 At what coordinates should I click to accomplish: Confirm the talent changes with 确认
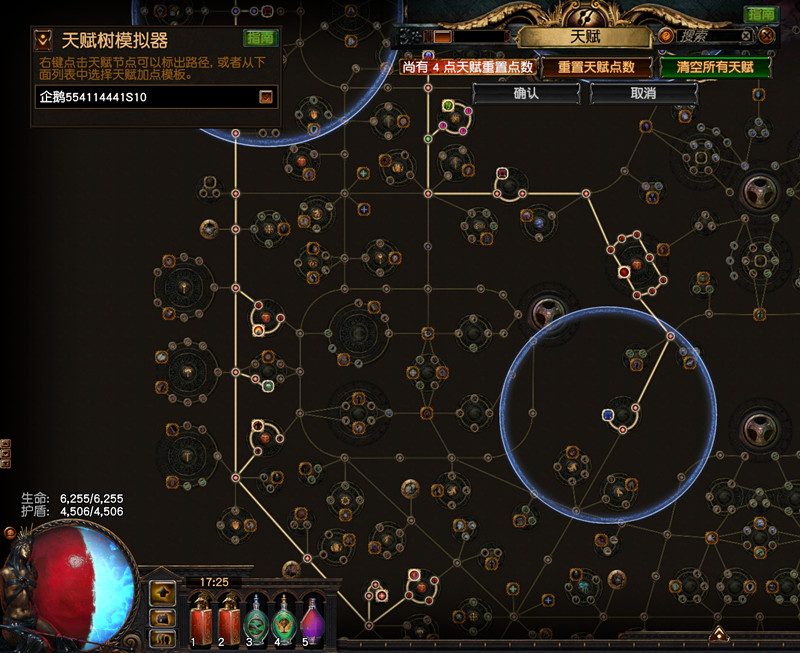(x=526, y=93)
